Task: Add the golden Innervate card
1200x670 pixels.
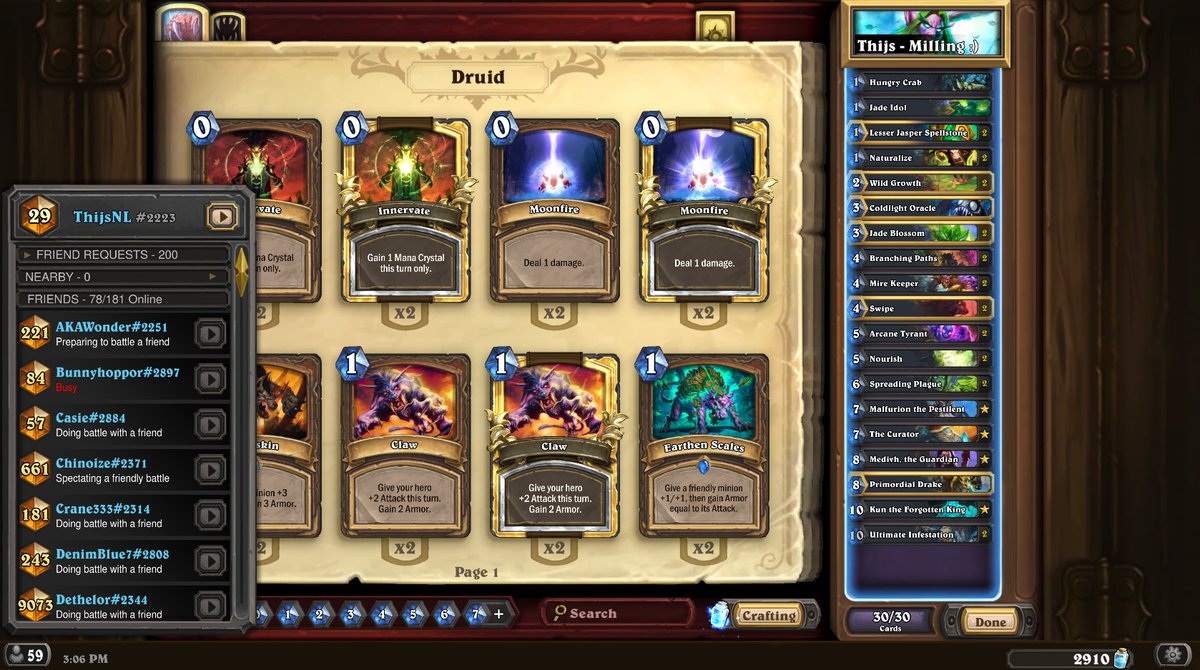Action: 404,215
